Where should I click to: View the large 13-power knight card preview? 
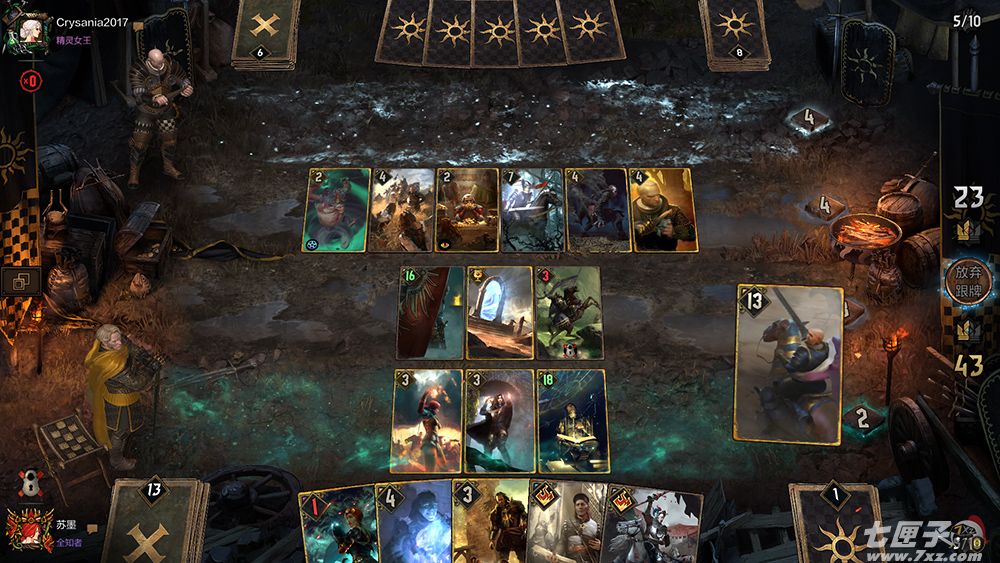[788, 363]
